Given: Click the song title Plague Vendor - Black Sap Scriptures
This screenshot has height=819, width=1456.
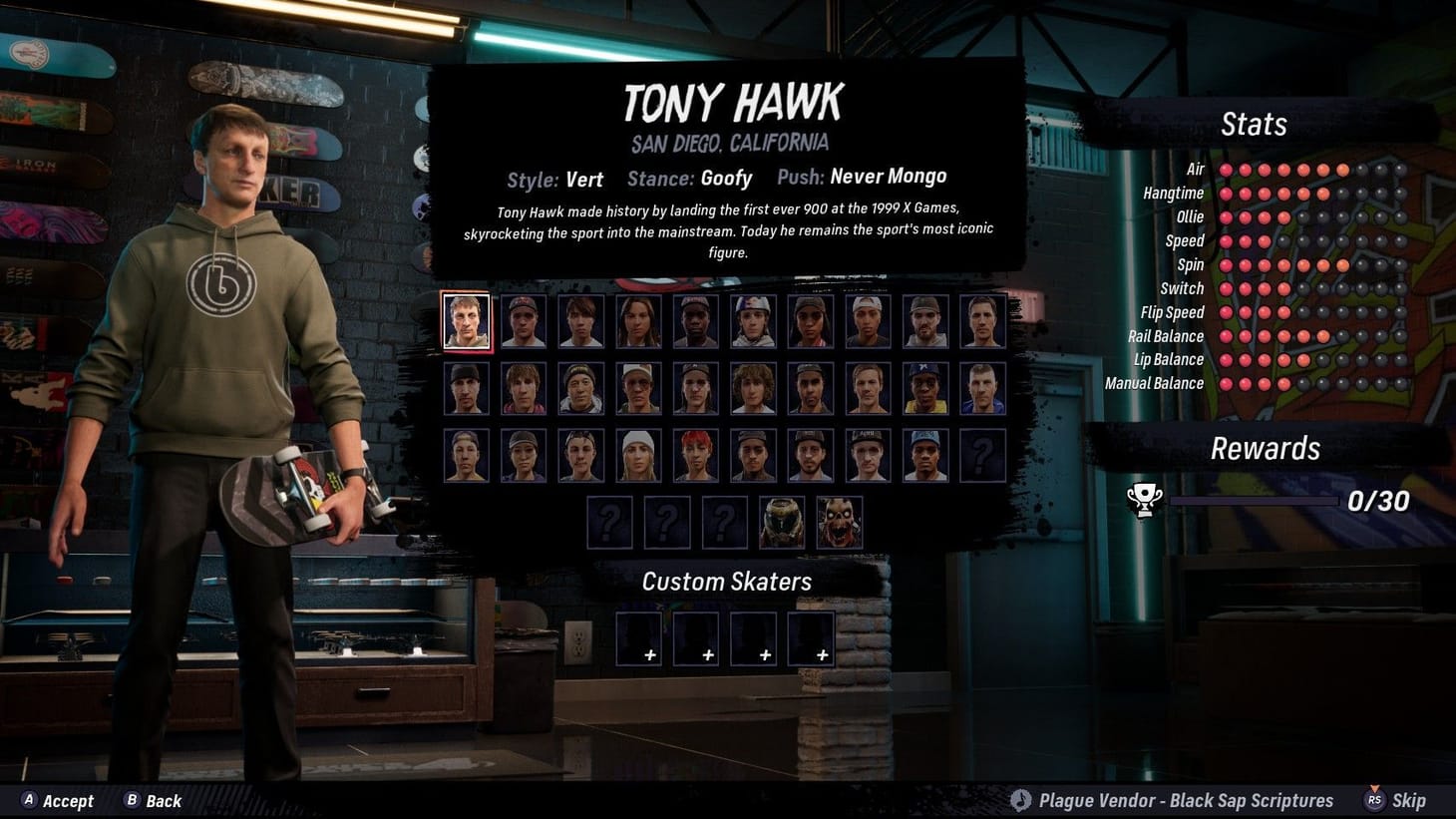Looking at the screenshot, I should point(1185,800).
